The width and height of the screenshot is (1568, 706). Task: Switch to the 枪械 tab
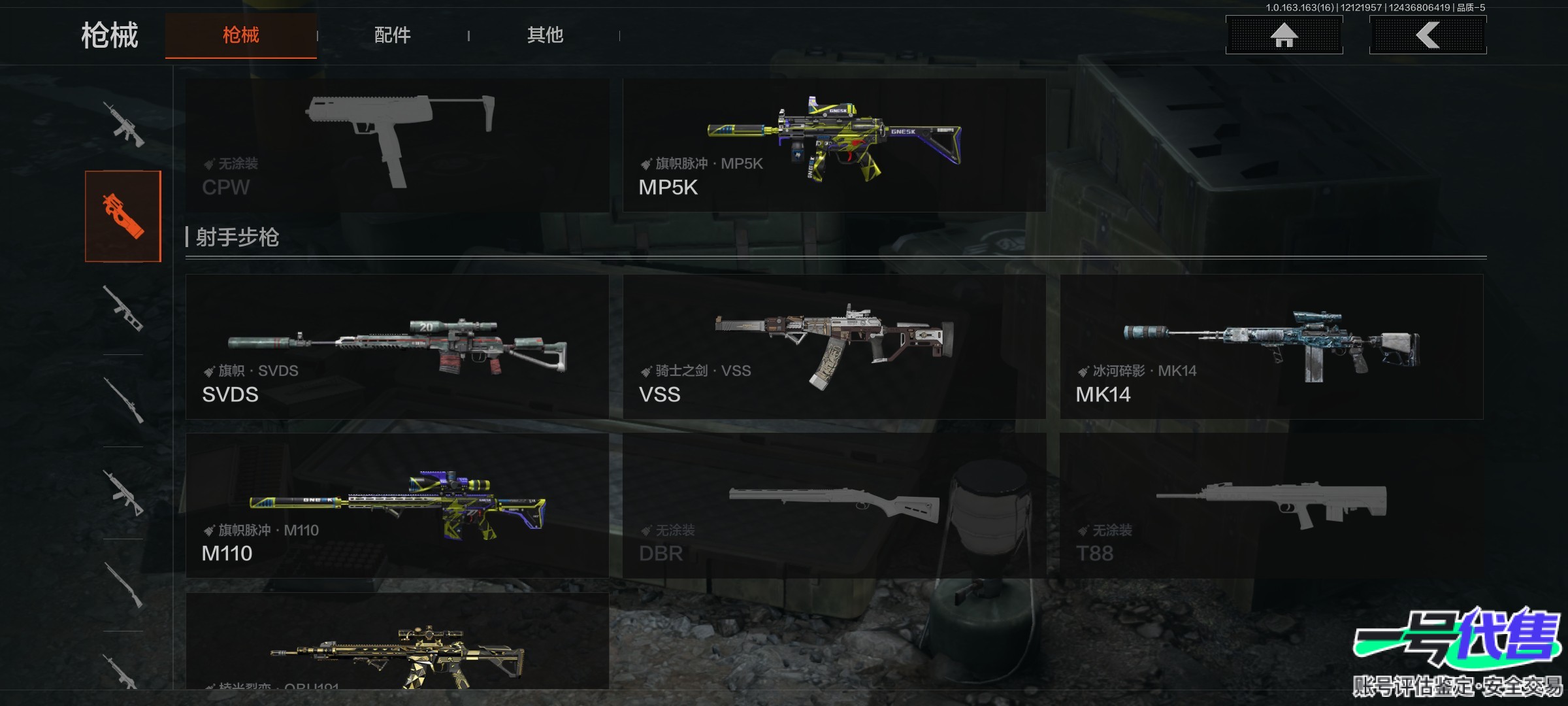240,35
